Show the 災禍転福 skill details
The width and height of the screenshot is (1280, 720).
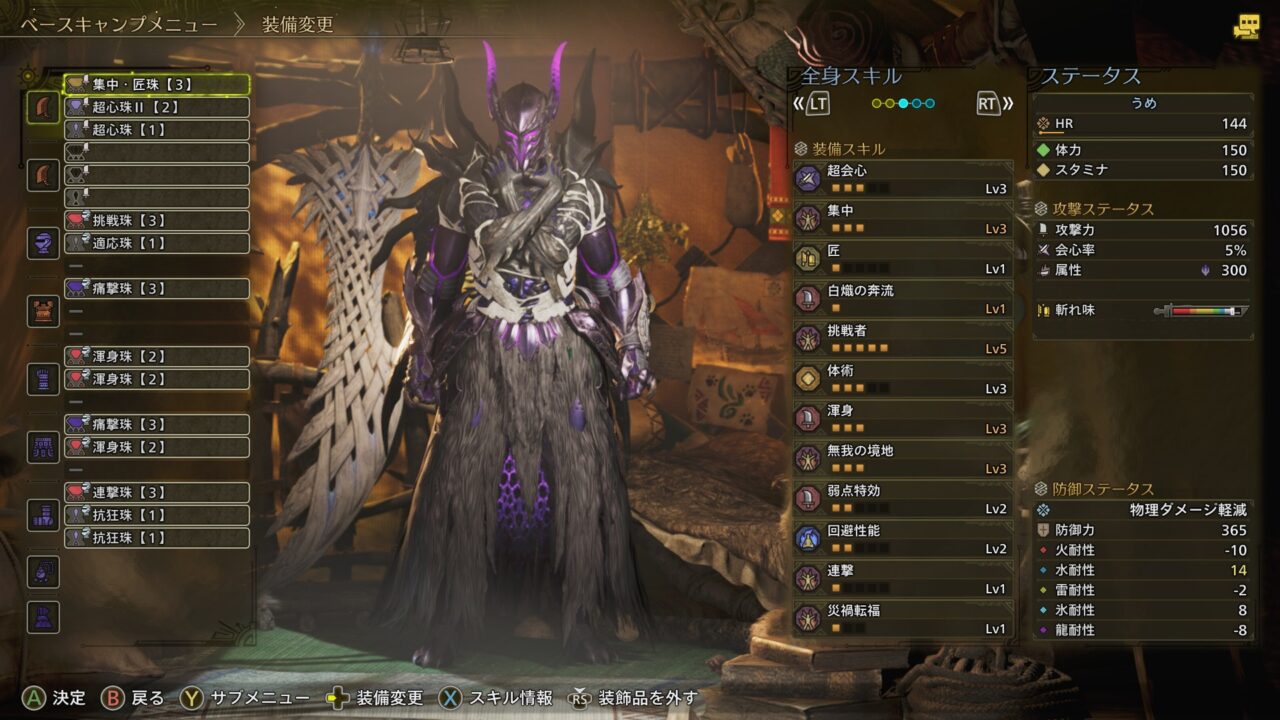point(903,619)
